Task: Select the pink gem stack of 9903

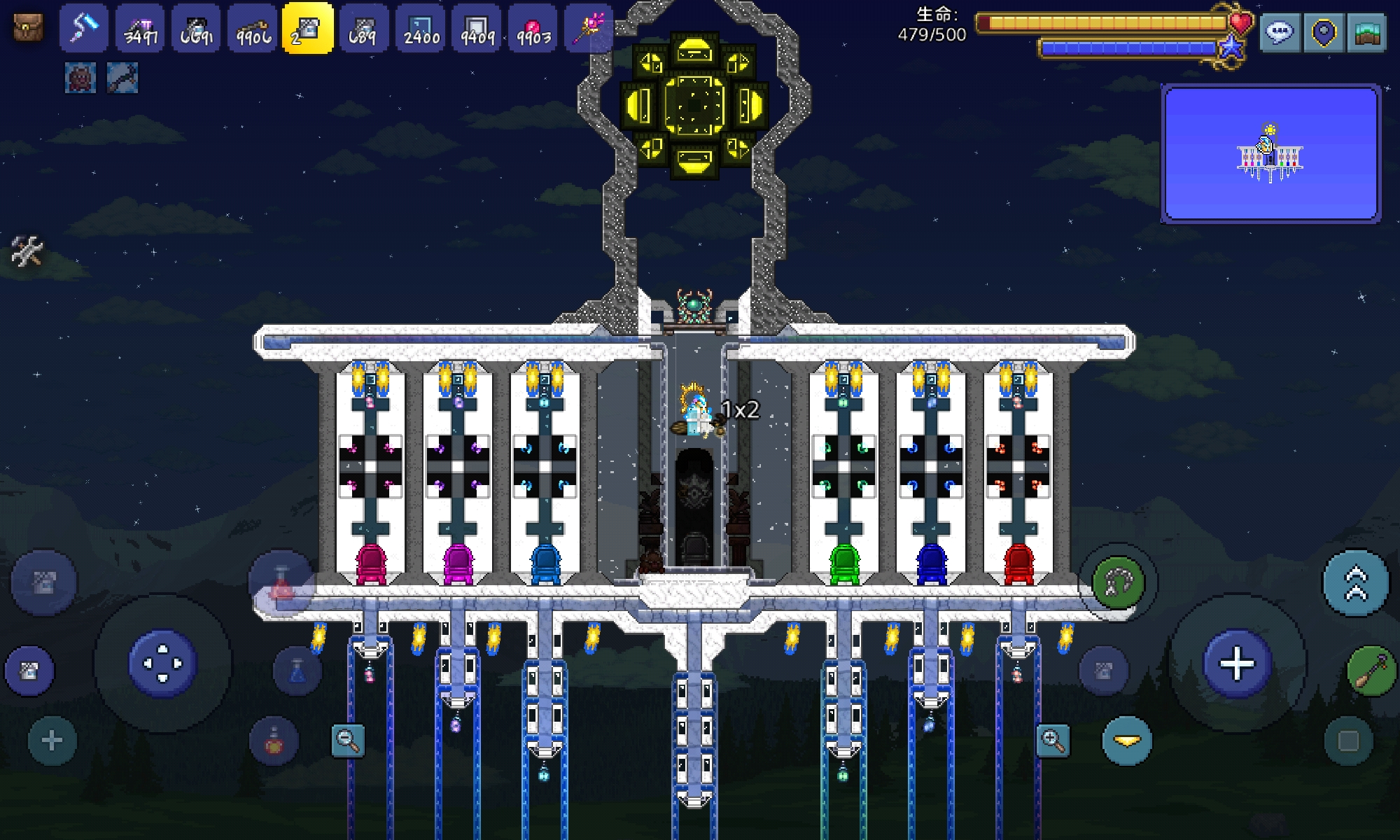Action: tap(533, 29)
